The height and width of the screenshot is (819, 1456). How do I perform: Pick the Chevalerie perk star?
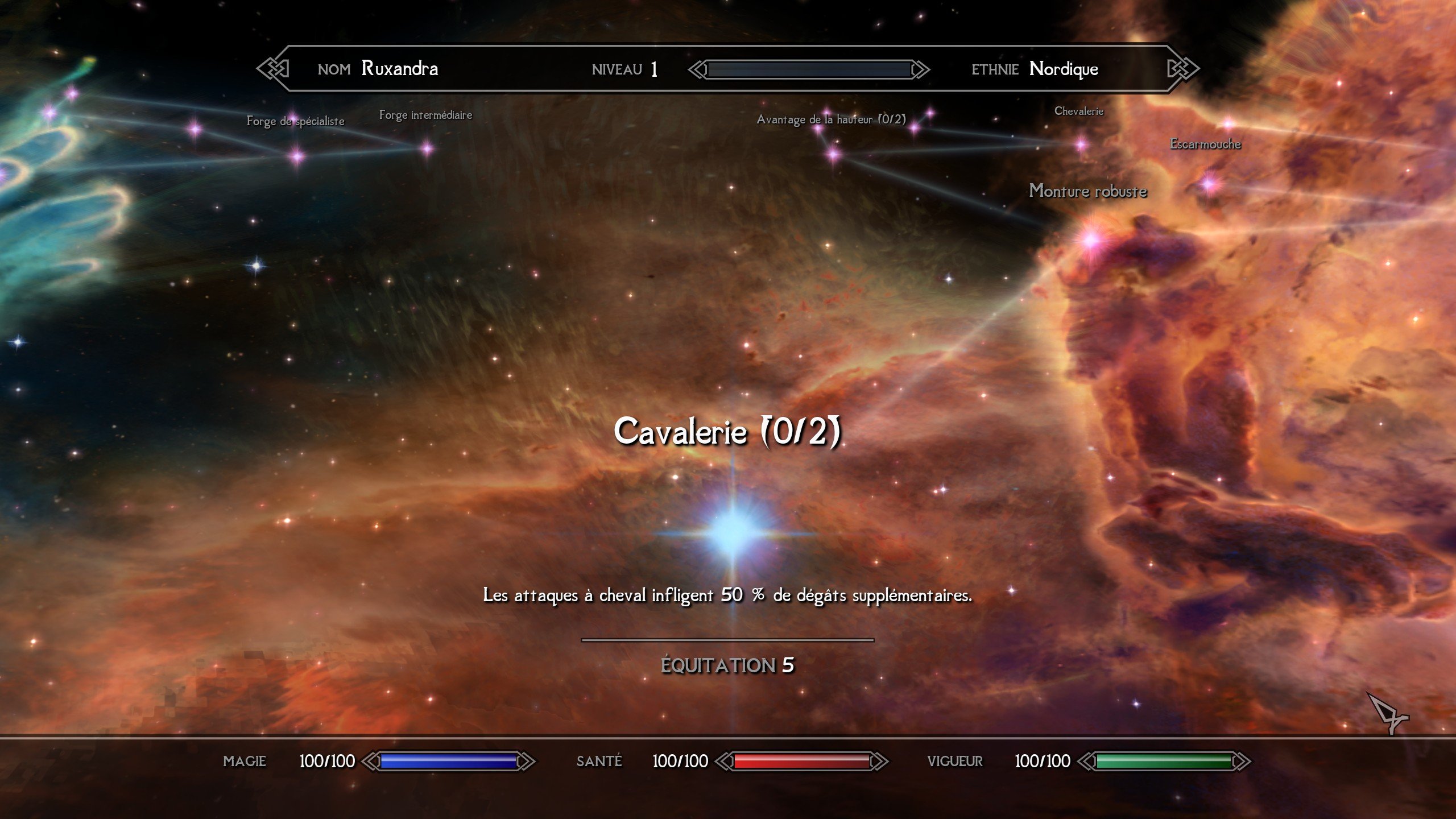click(x=1081, y=144)
